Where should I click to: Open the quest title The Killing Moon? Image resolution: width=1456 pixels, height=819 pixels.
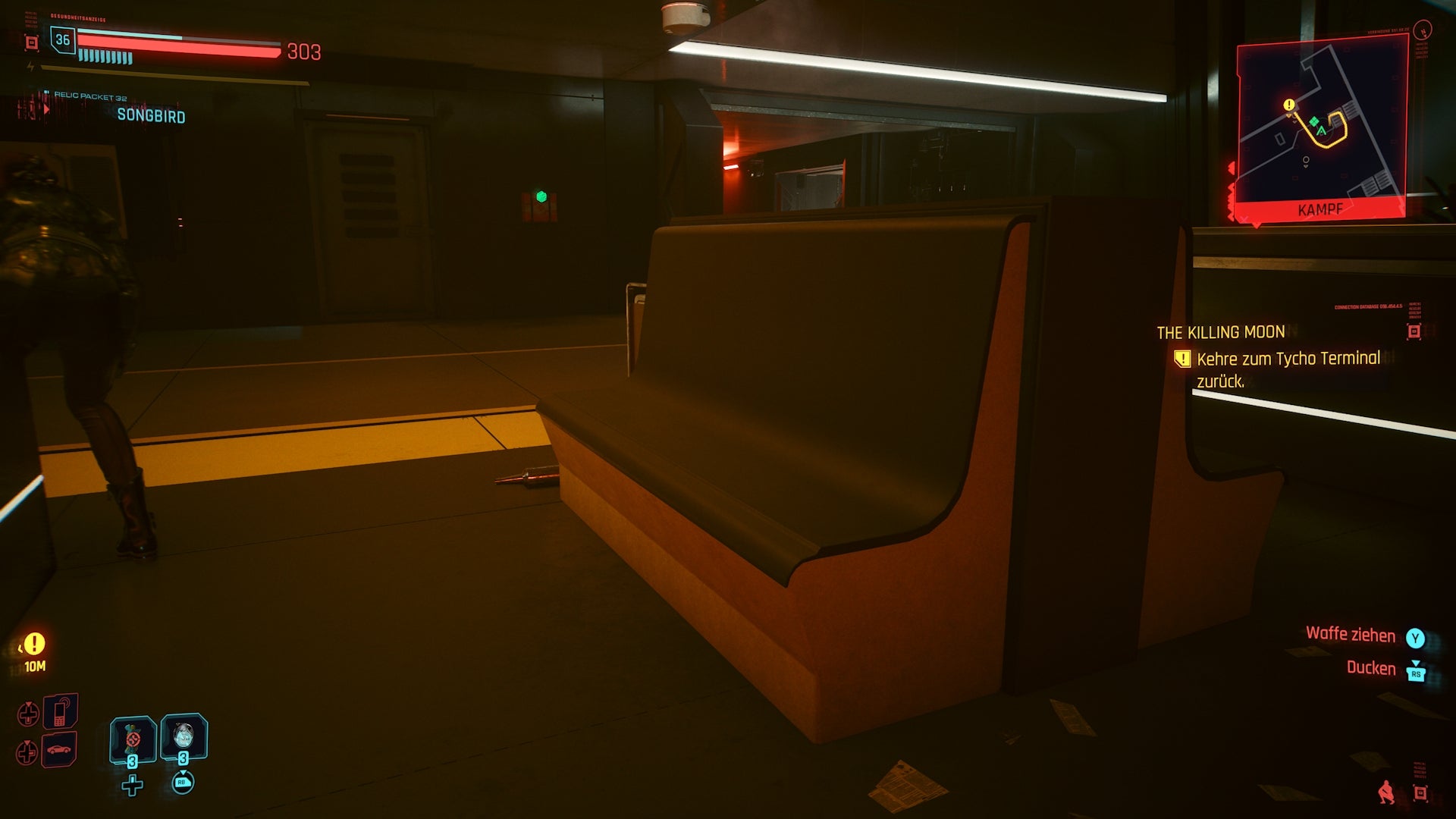tap(1220, 332)
